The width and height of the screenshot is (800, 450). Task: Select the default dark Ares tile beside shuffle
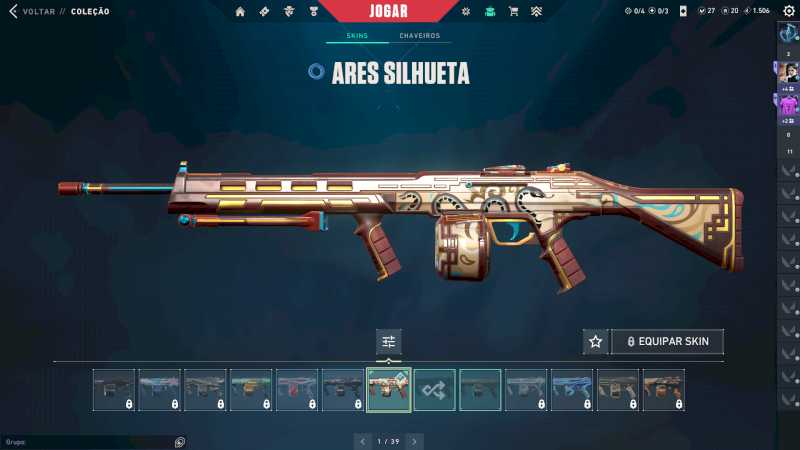point(480,390)
